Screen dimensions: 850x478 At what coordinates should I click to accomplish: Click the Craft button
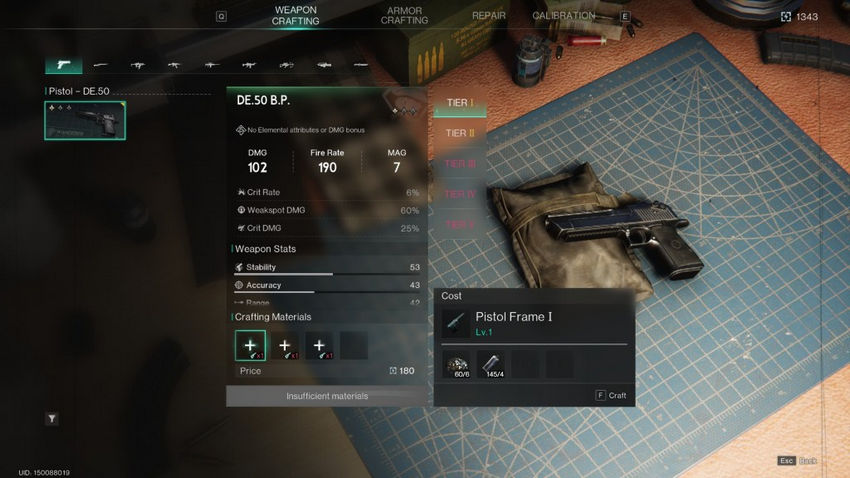pyautogui.click(x=611, y=395)
